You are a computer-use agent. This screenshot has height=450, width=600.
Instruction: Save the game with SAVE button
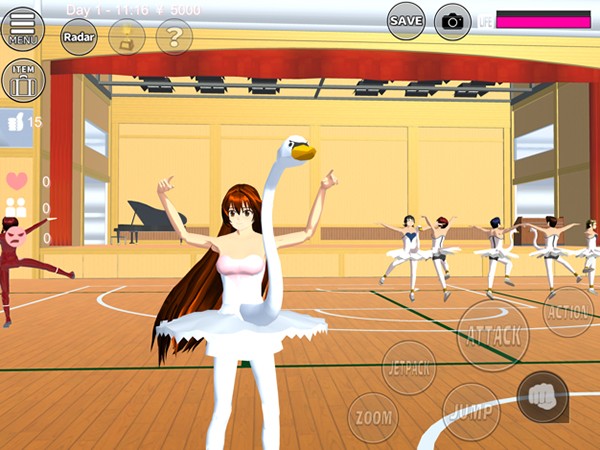coord(406,21)
